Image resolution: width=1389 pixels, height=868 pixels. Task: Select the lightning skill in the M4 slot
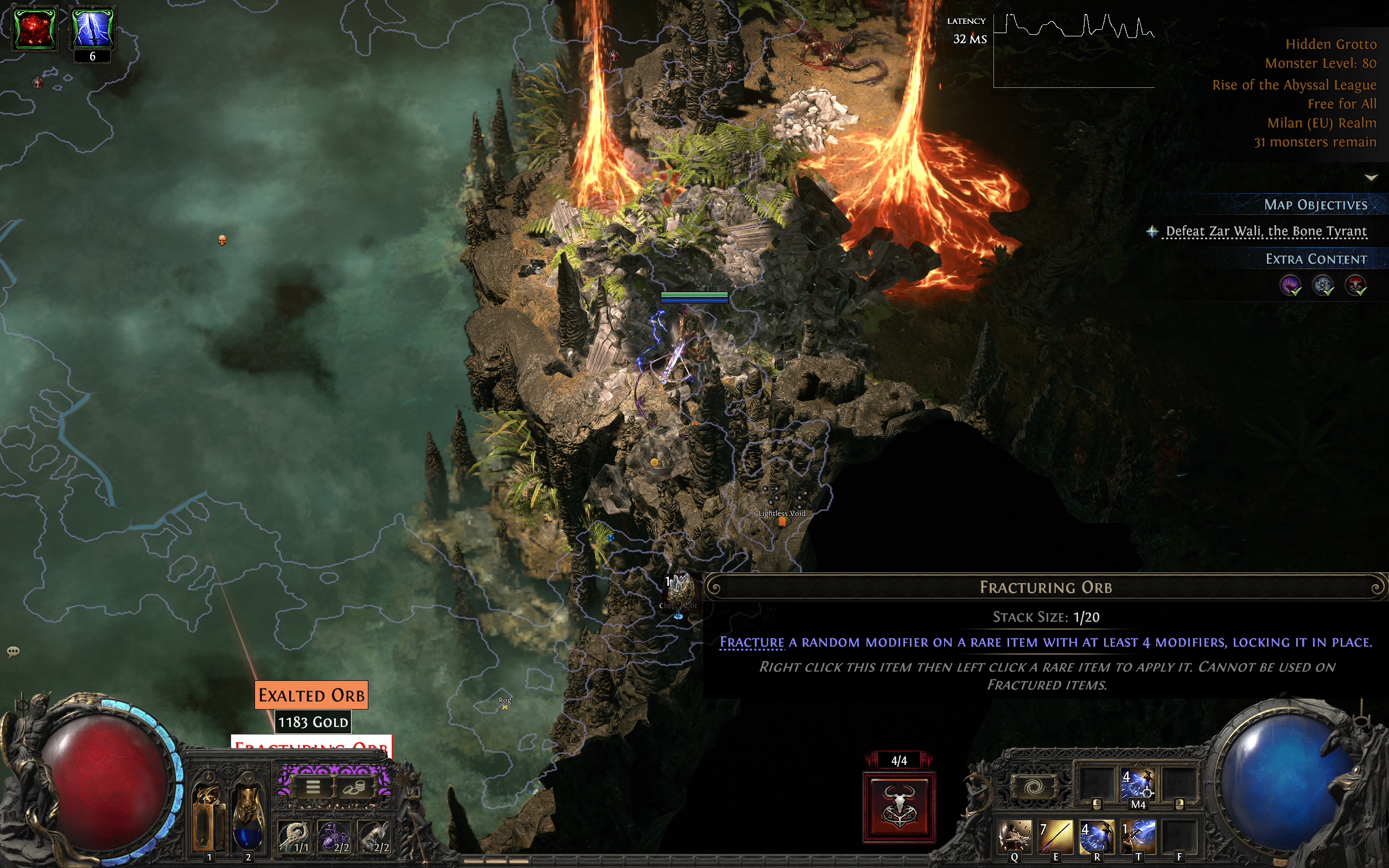1138,786
